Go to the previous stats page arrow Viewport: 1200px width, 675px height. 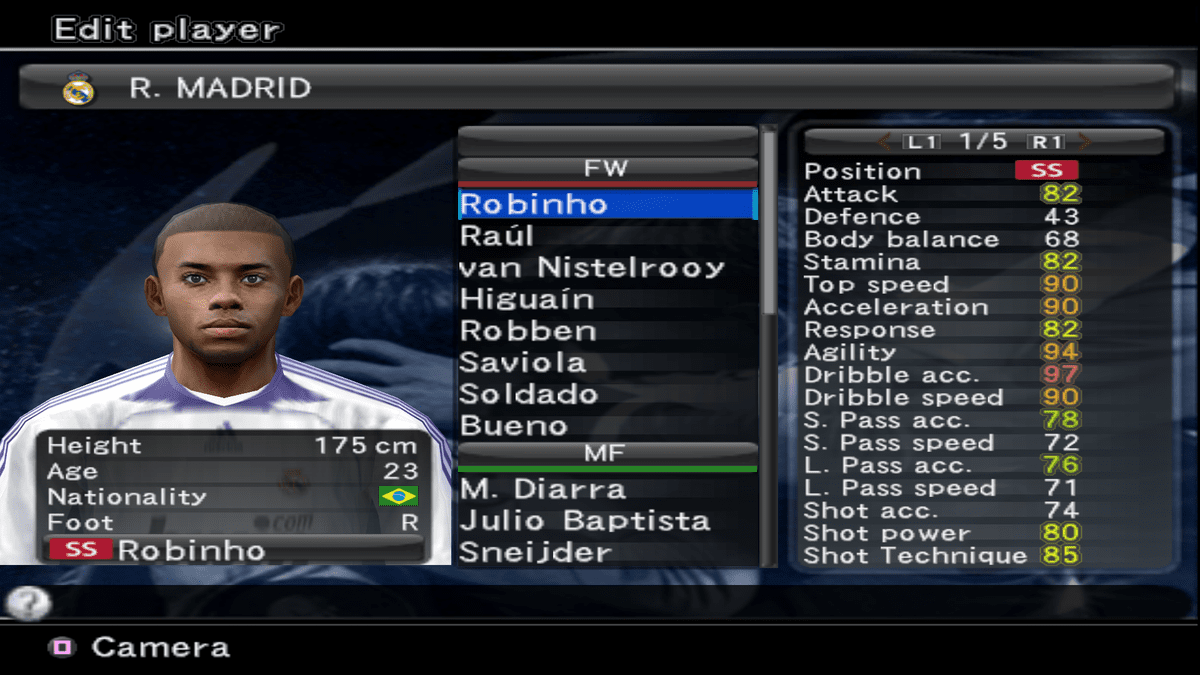click(x=884, y=141)
